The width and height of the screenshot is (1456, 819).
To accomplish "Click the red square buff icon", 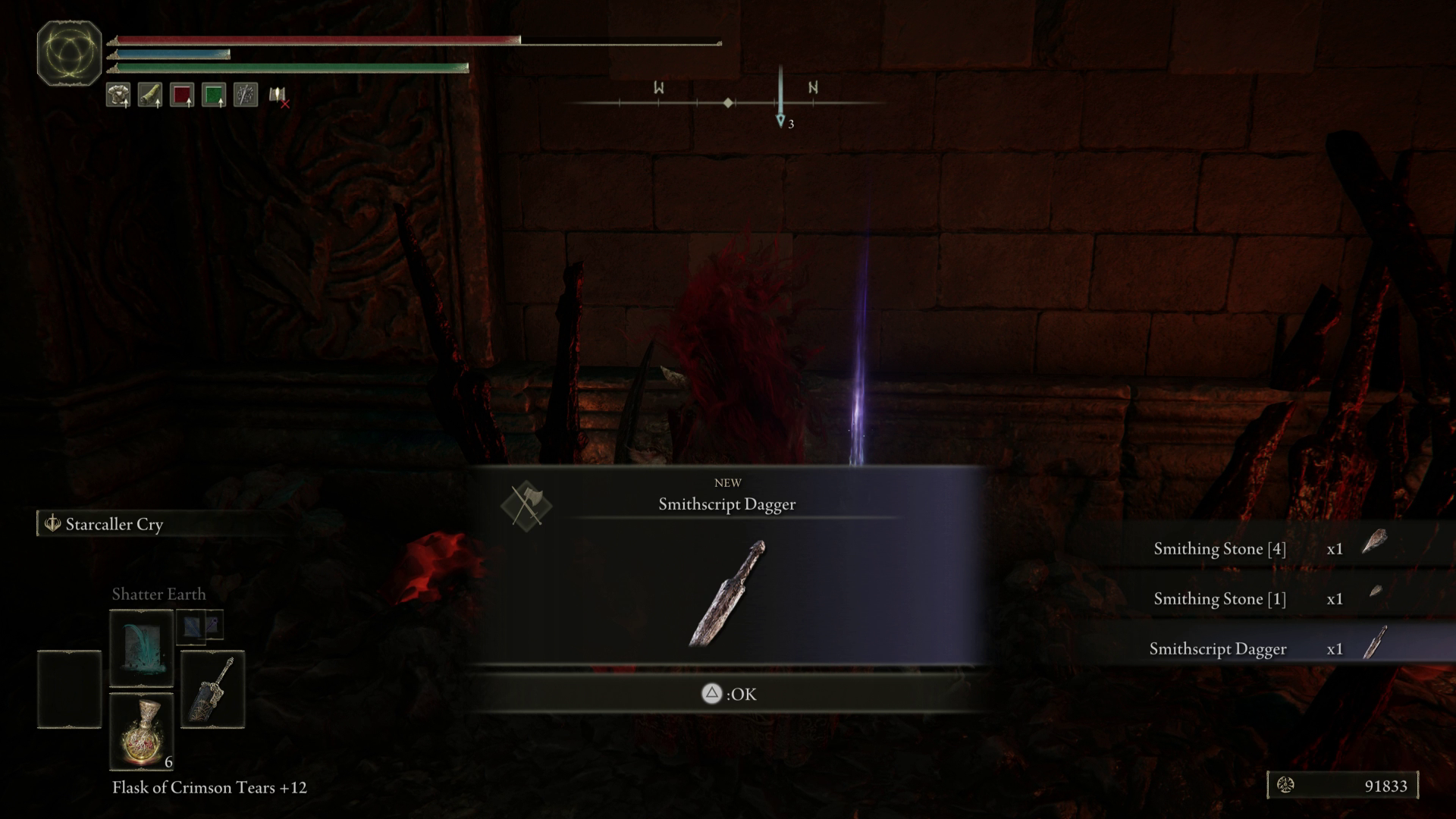I will tap(182, 96).
